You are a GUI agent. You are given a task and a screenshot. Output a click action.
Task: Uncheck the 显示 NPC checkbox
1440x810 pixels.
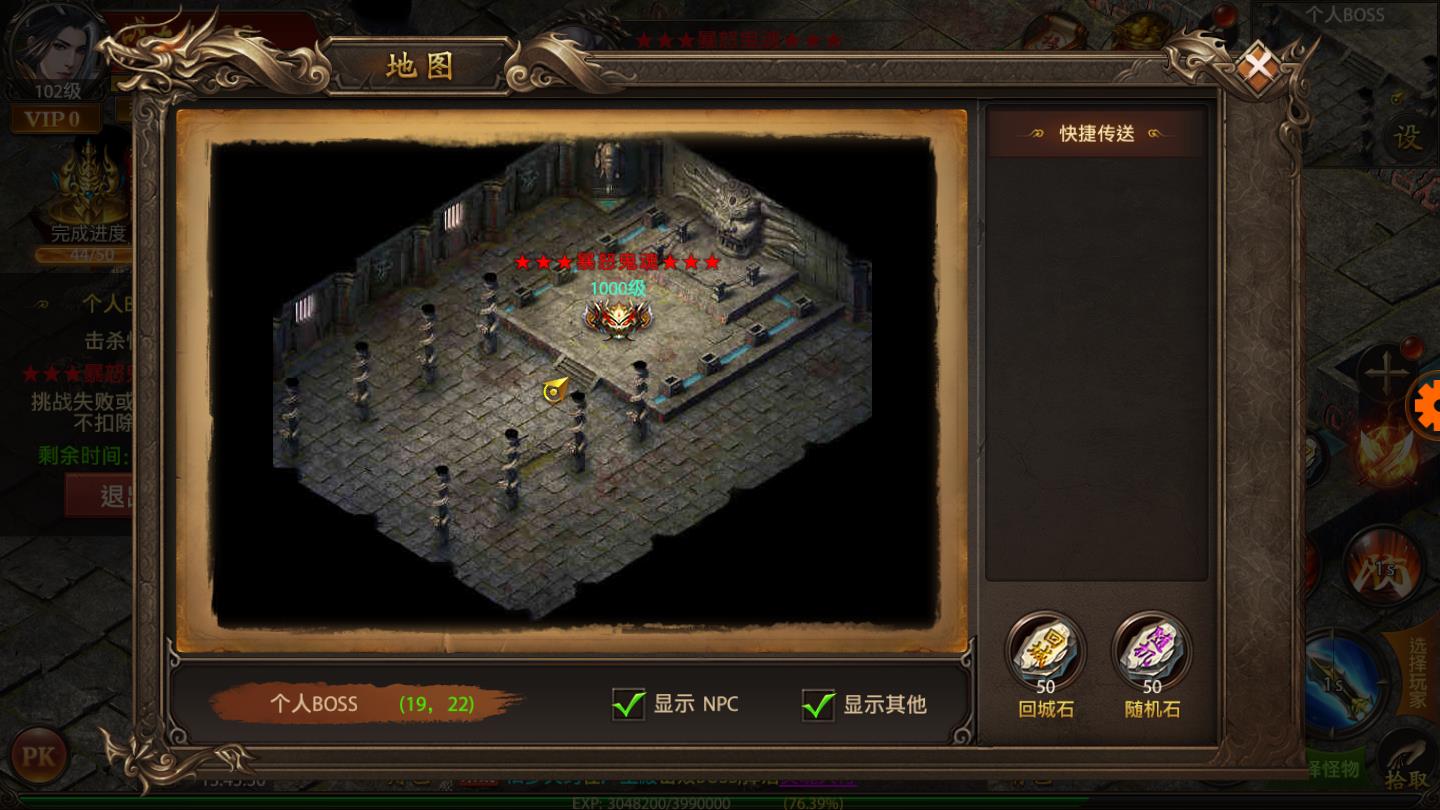pyautogui.click(x=629, y=705)
